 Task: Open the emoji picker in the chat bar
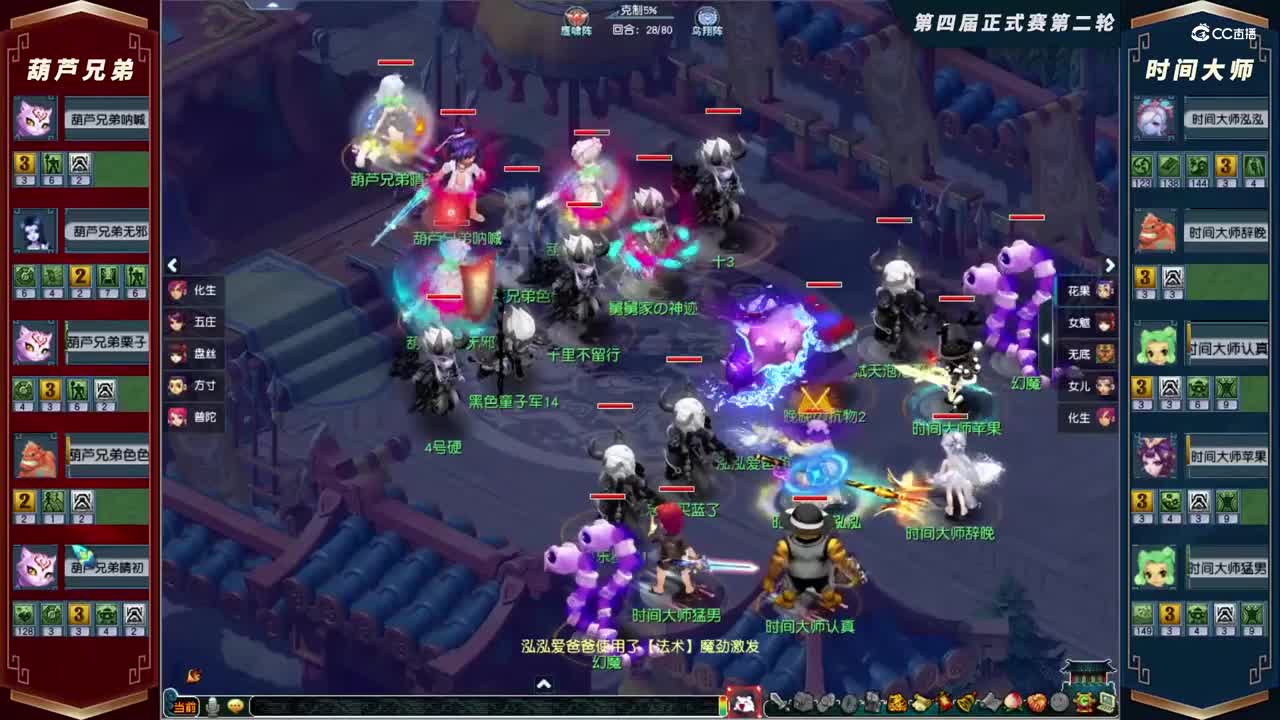[234, 704]
